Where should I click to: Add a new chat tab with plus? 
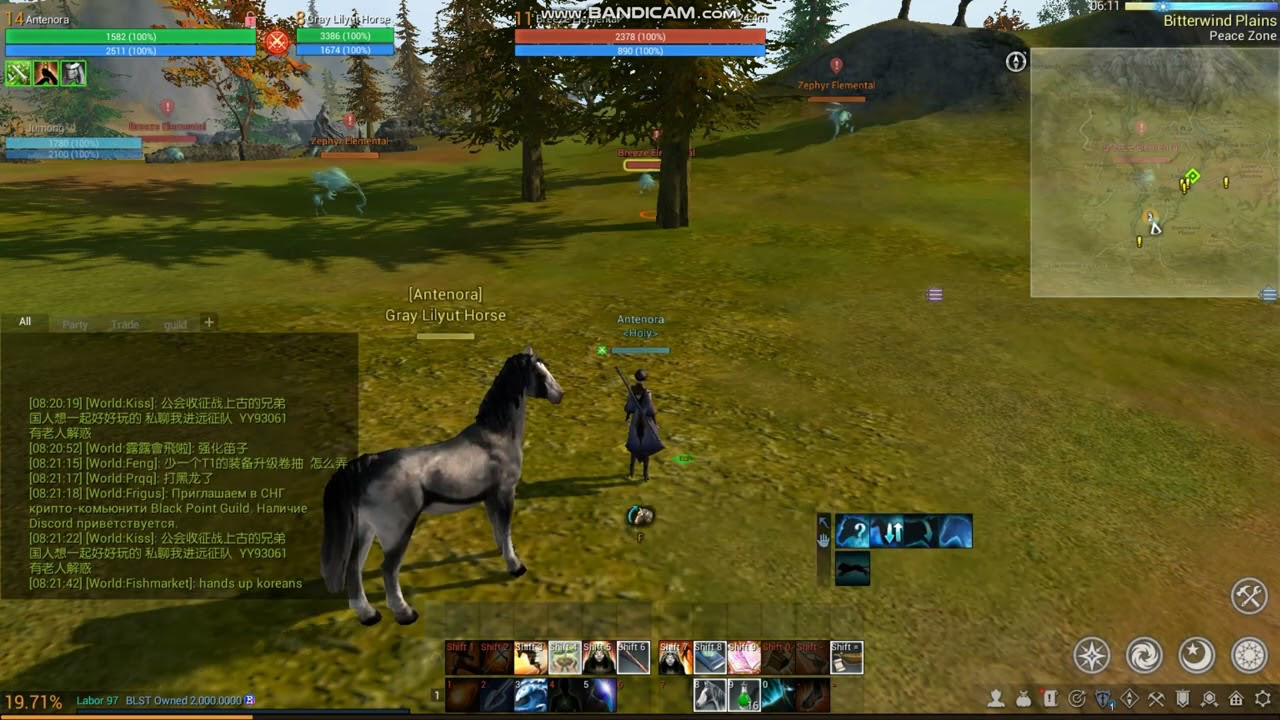(x=209, y=322)
